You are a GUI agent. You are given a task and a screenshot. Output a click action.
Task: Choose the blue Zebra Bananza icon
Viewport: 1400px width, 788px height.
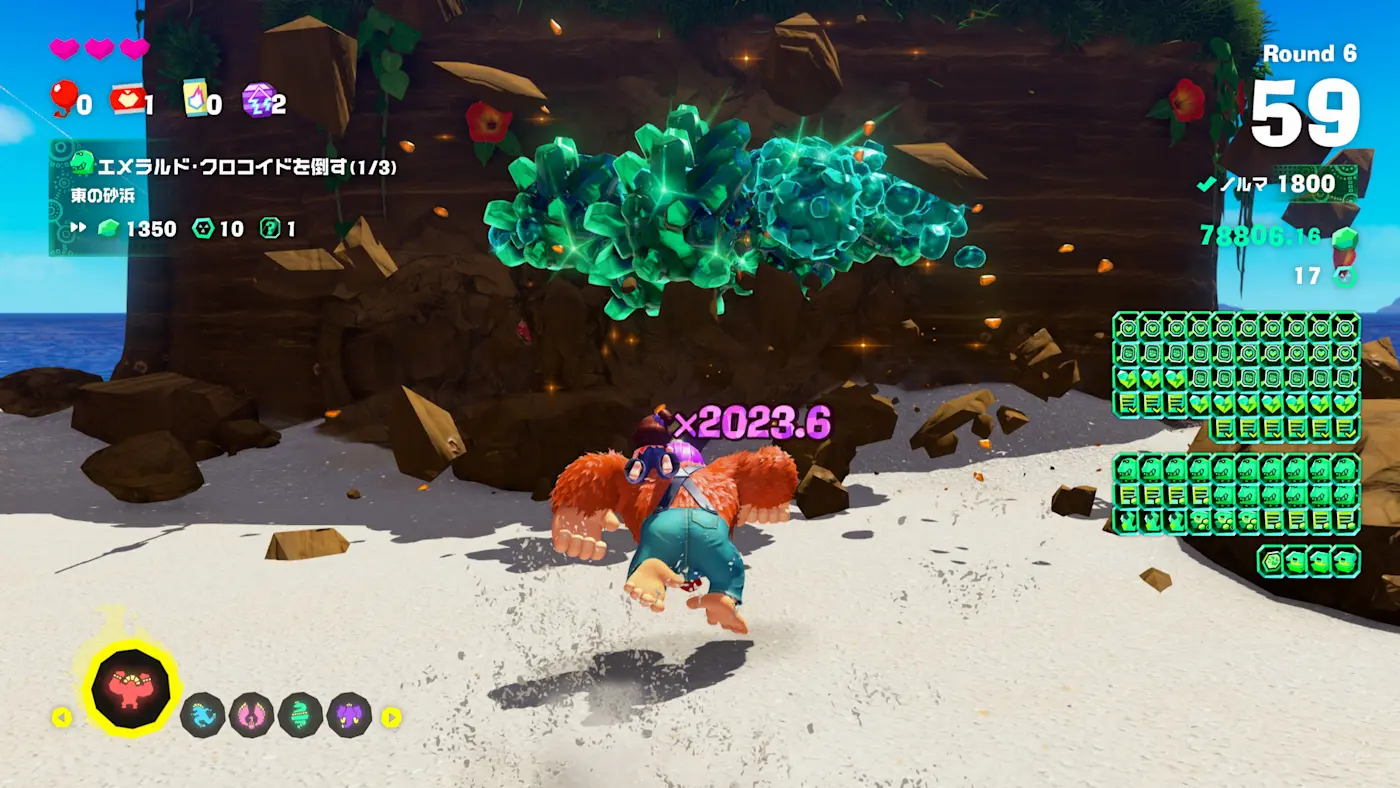tap(202, 715)
